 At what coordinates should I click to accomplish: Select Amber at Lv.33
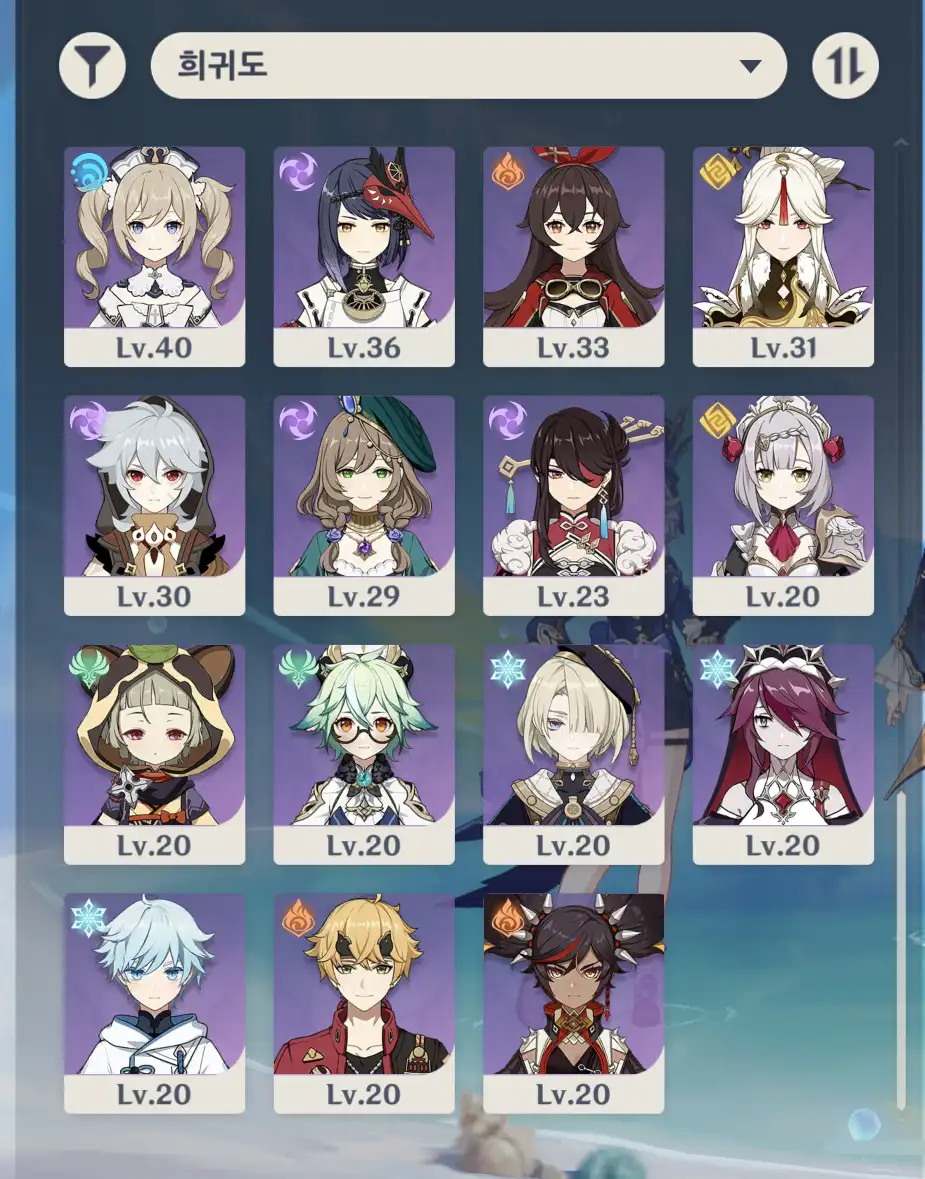pyautogui.click(x=573, y=256)
